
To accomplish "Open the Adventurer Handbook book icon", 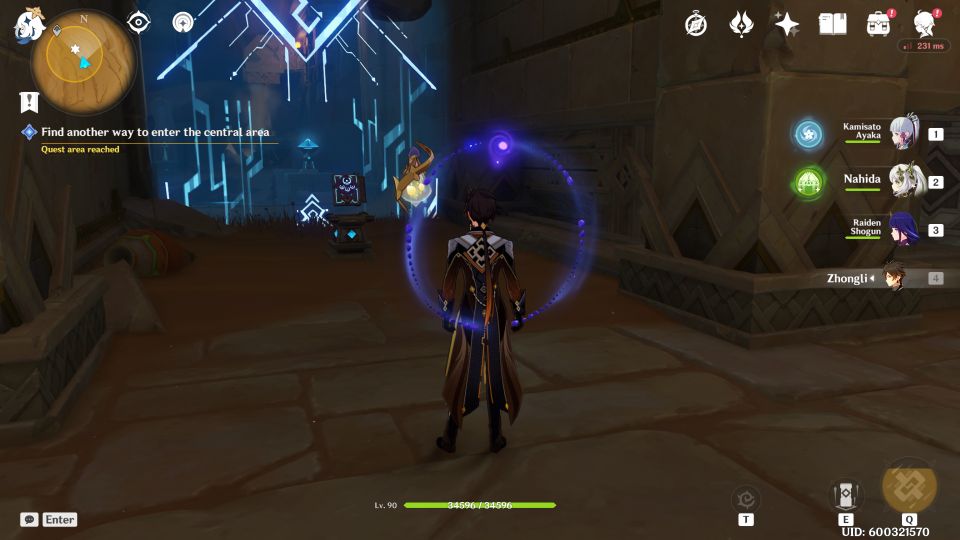I will [832, 24].
